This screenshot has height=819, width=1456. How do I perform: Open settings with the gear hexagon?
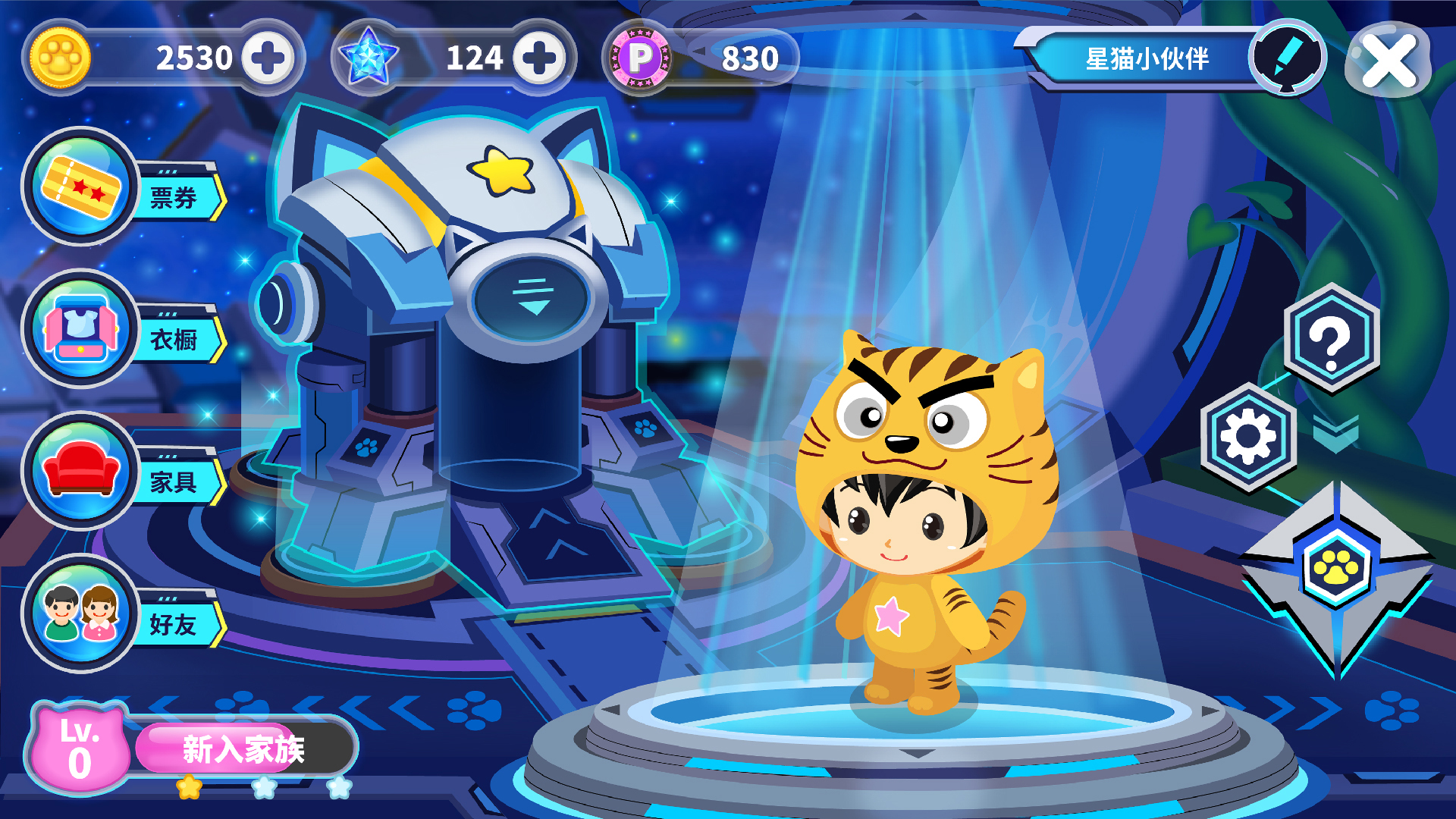pos(1248,437)
